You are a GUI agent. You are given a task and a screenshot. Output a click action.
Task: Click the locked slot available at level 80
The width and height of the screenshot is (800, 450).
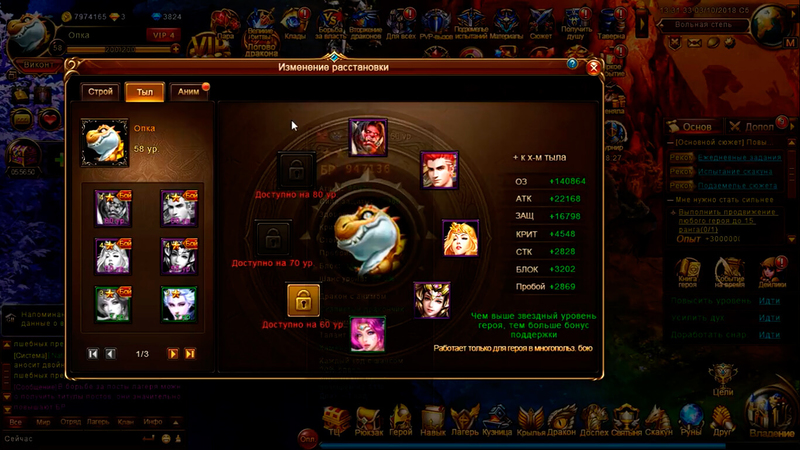coord(295,169)
